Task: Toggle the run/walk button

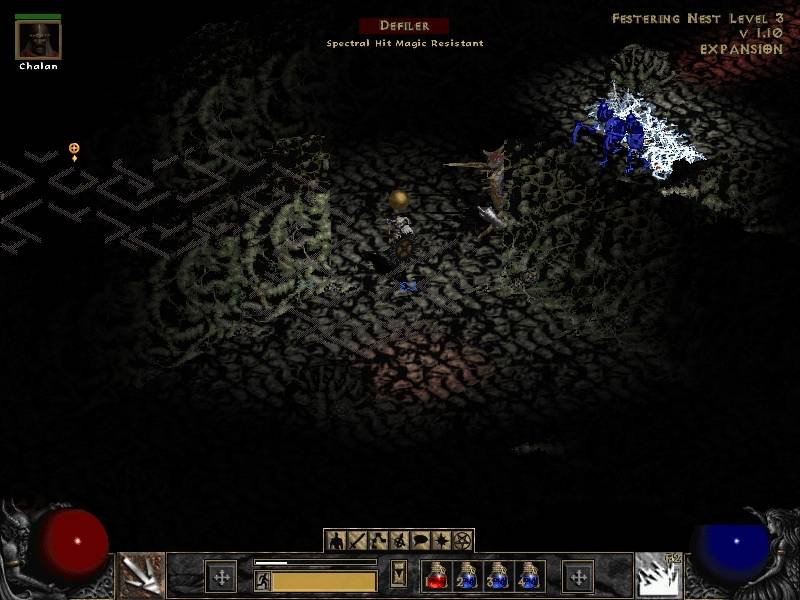Action: [262, 579]
